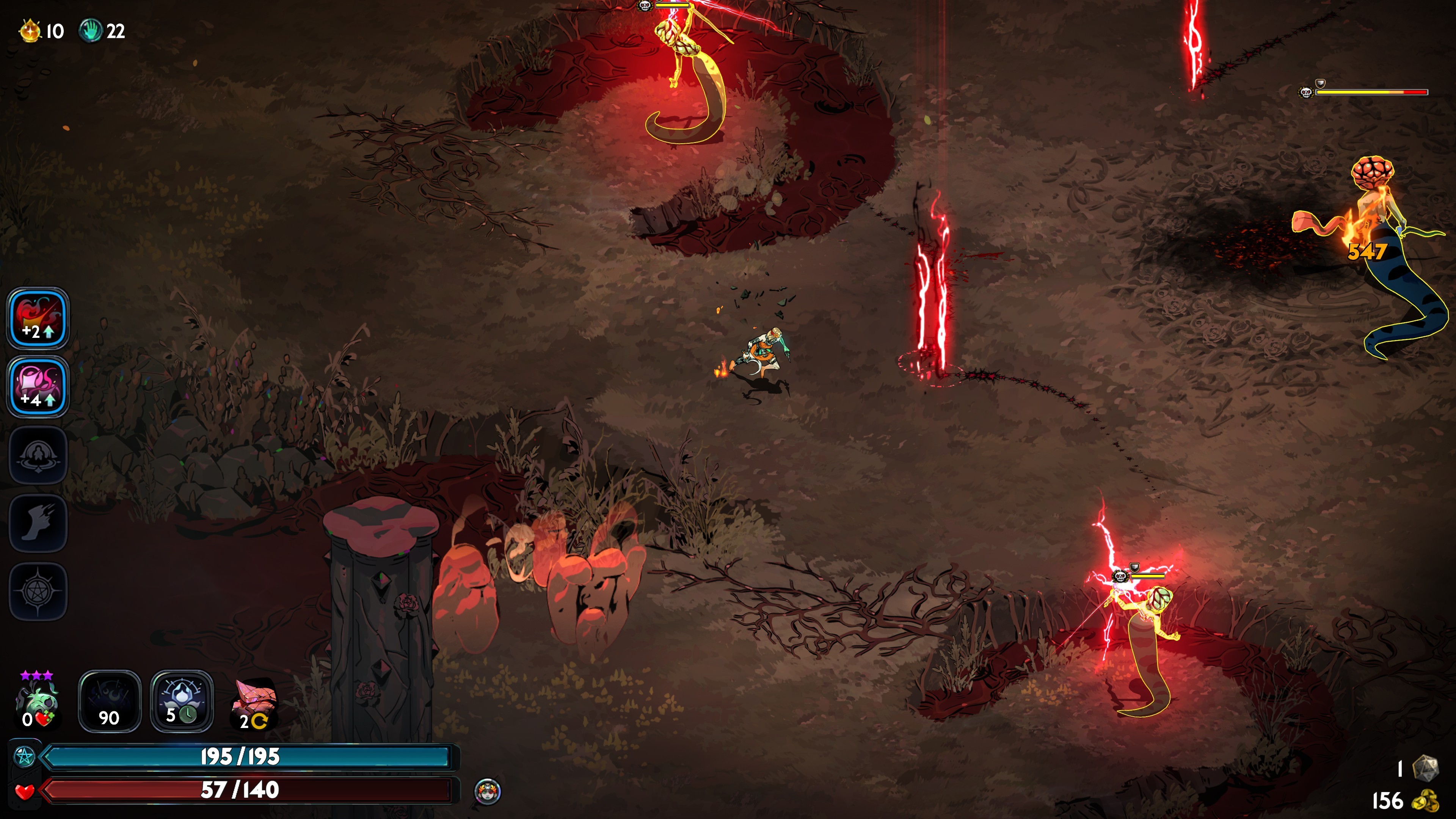Activate the moon hex slot showing 90
1456x819 pixels.
pyautogui.click(x=109, y=701)
